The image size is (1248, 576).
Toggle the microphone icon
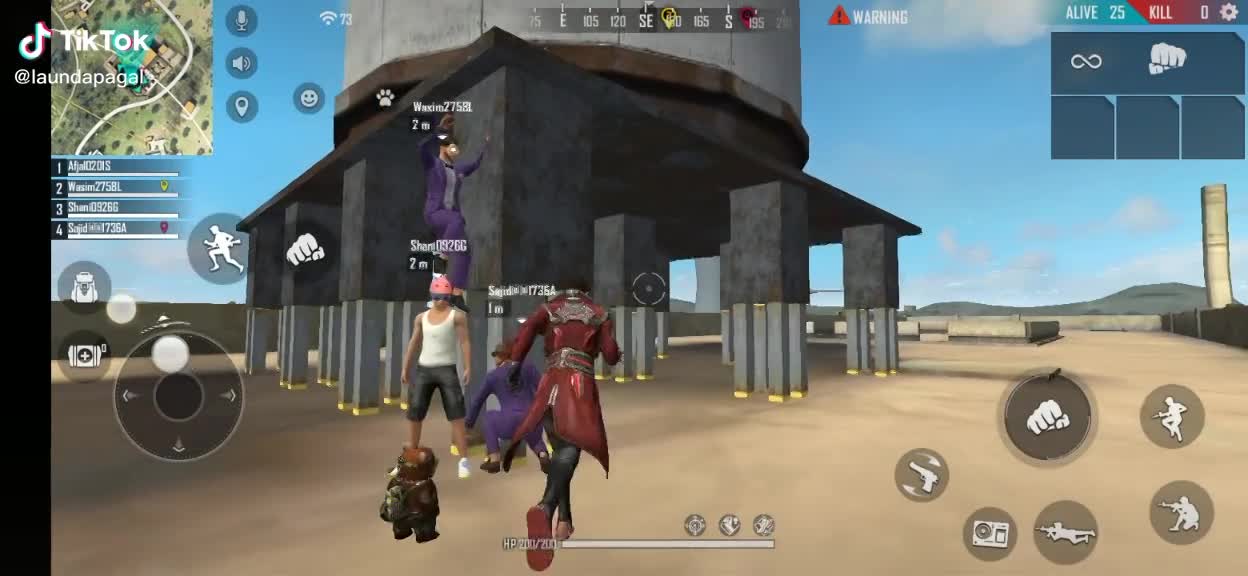coord(241,20)
